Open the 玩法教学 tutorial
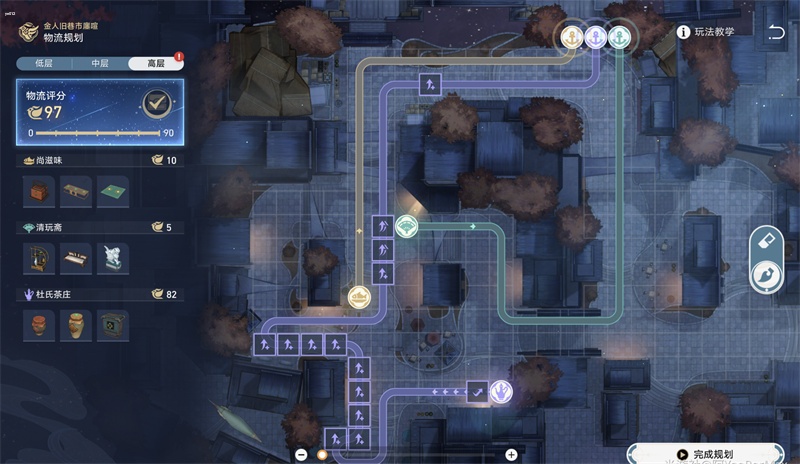The image size is (800, 464). tap(707, 32)
